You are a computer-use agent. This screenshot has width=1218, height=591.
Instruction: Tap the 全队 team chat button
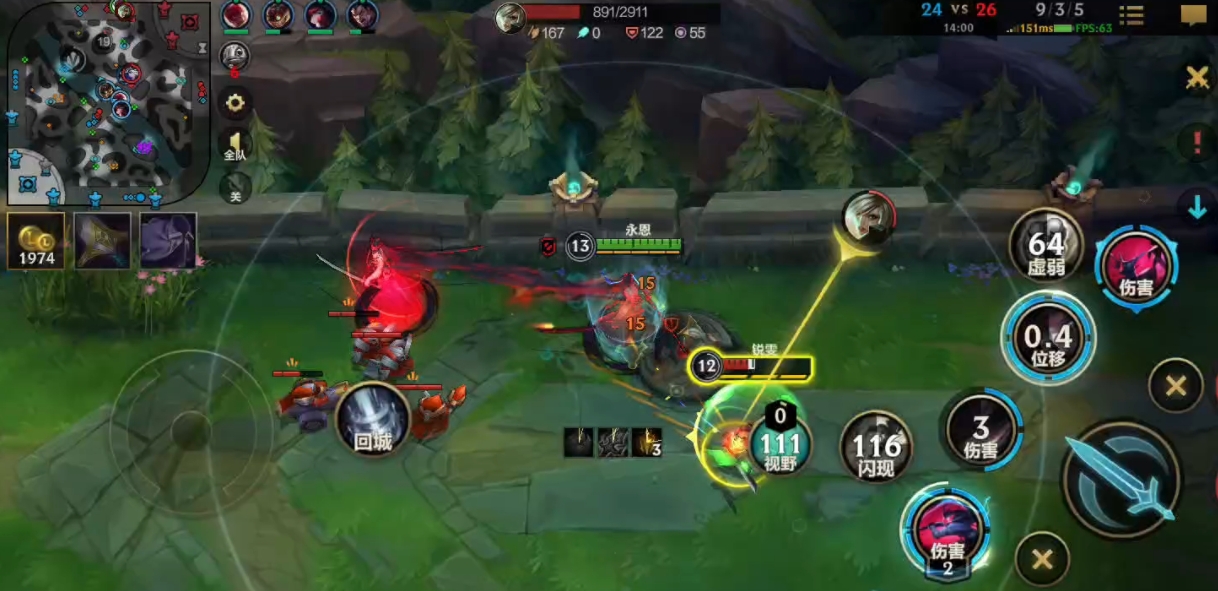click(x=234, y=145)
